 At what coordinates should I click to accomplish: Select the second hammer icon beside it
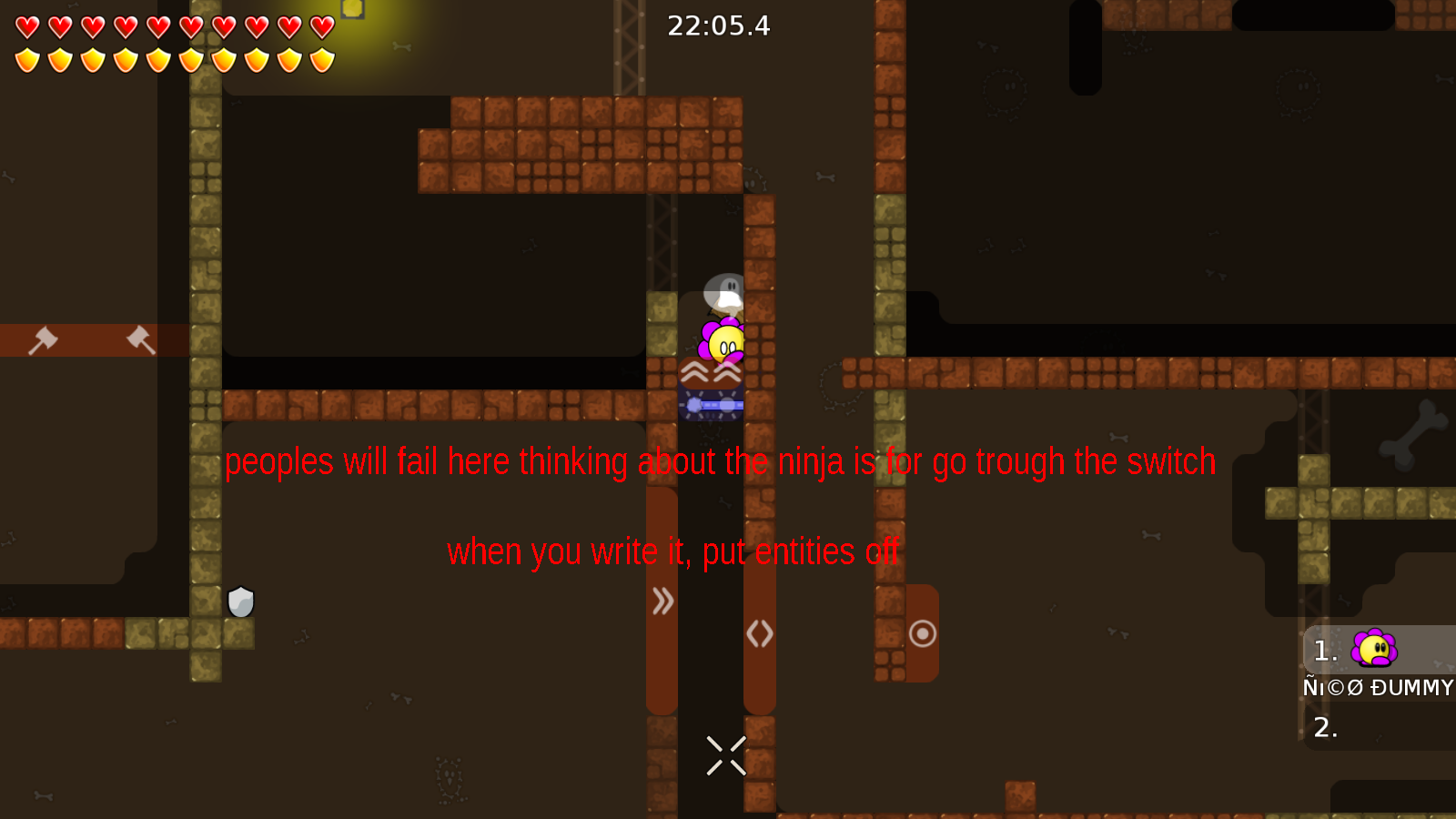136,339
